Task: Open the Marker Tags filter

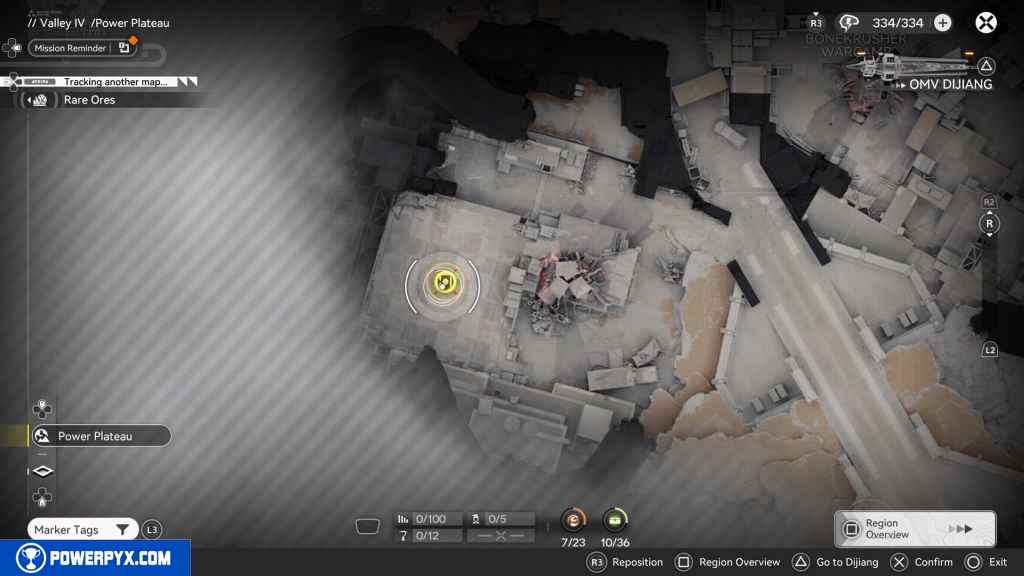Action: click(x=82, y=530)
